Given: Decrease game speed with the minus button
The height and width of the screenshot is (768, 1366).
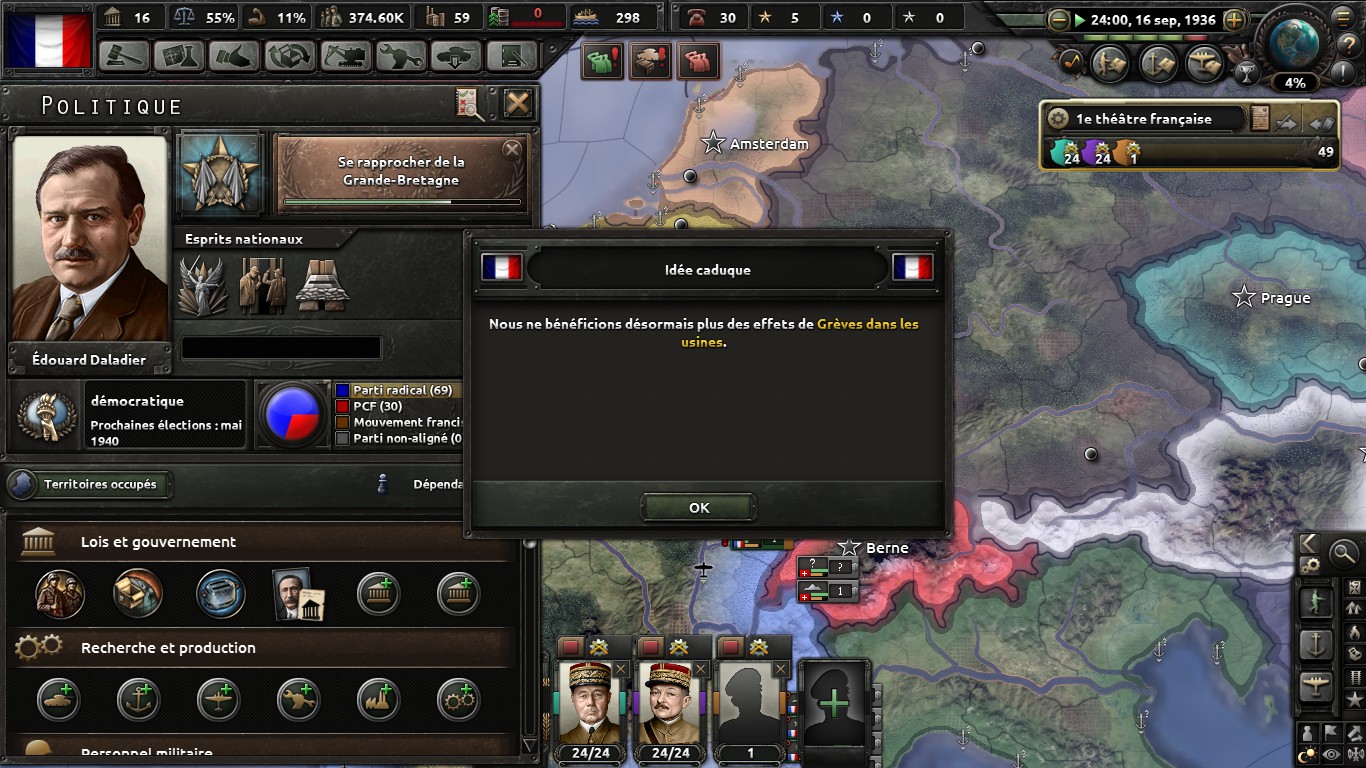Looking at the screenshot, I should point(1059,20).
